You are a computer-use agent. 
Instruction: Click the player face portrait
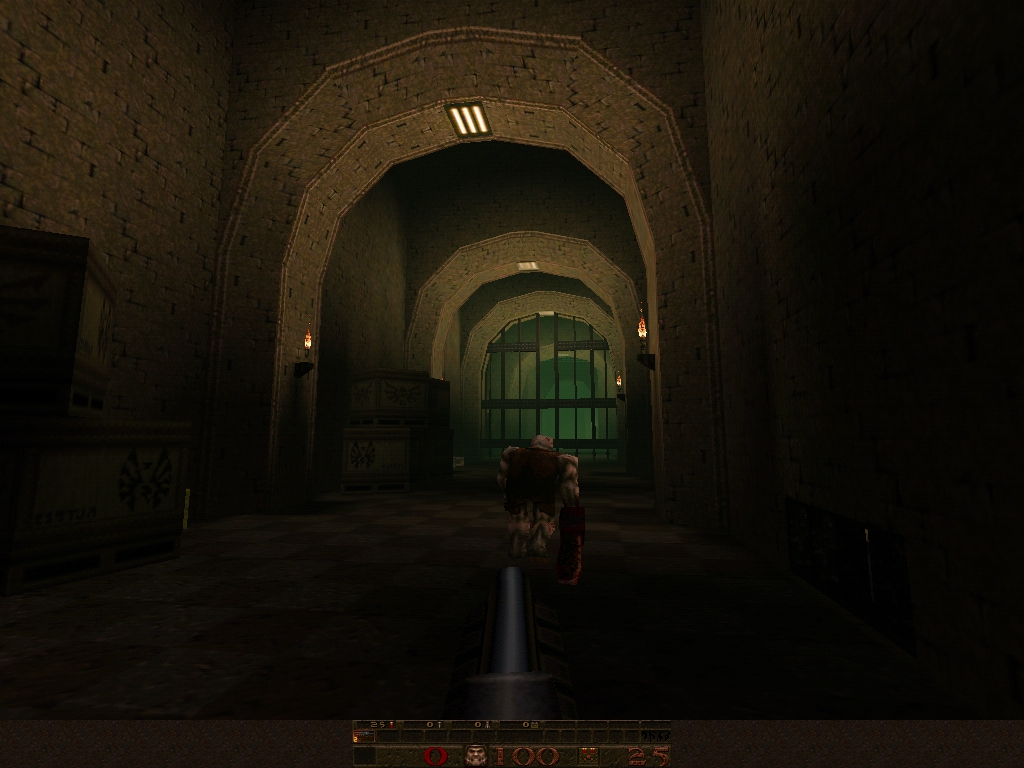[475, 755]
